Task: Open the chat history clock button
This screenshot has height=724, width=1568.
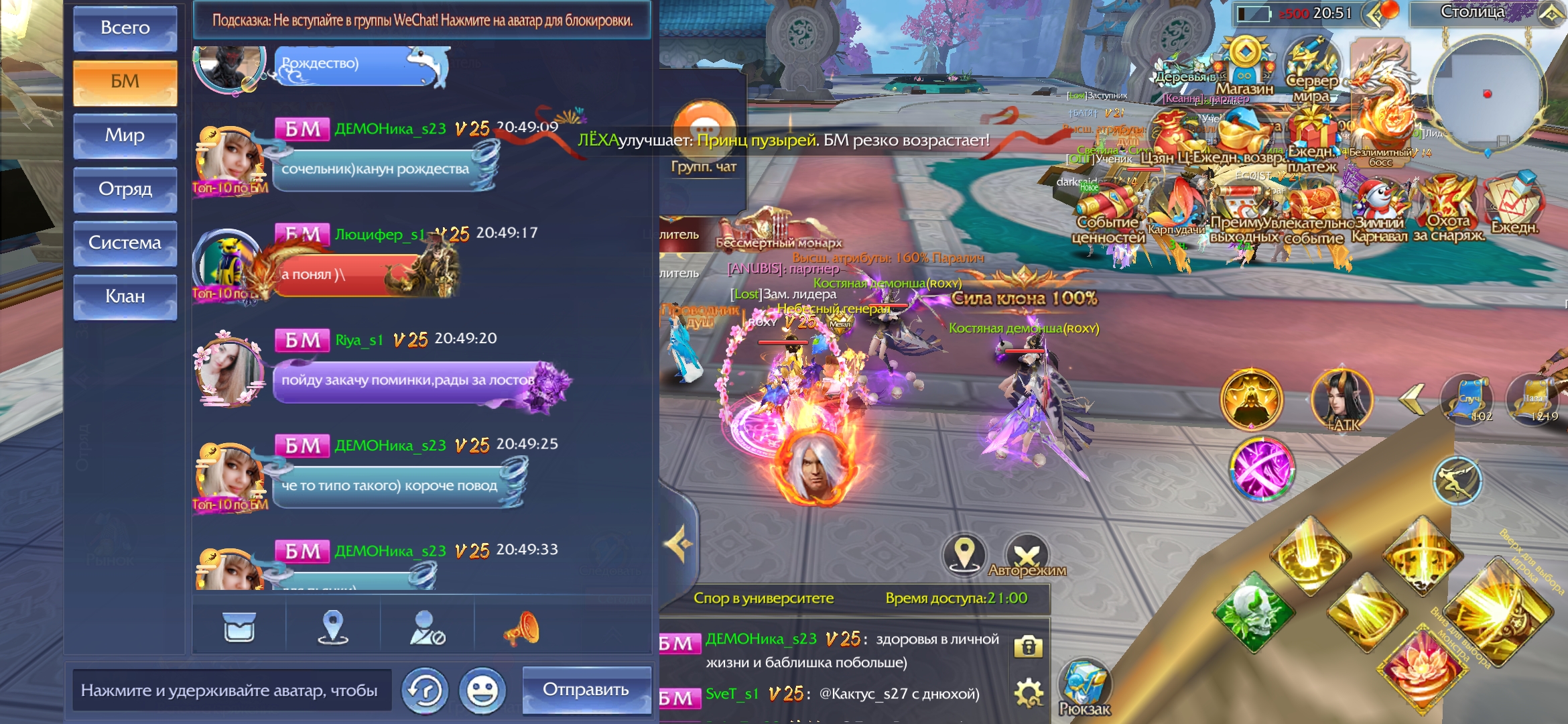Action: tap(425, 690)
